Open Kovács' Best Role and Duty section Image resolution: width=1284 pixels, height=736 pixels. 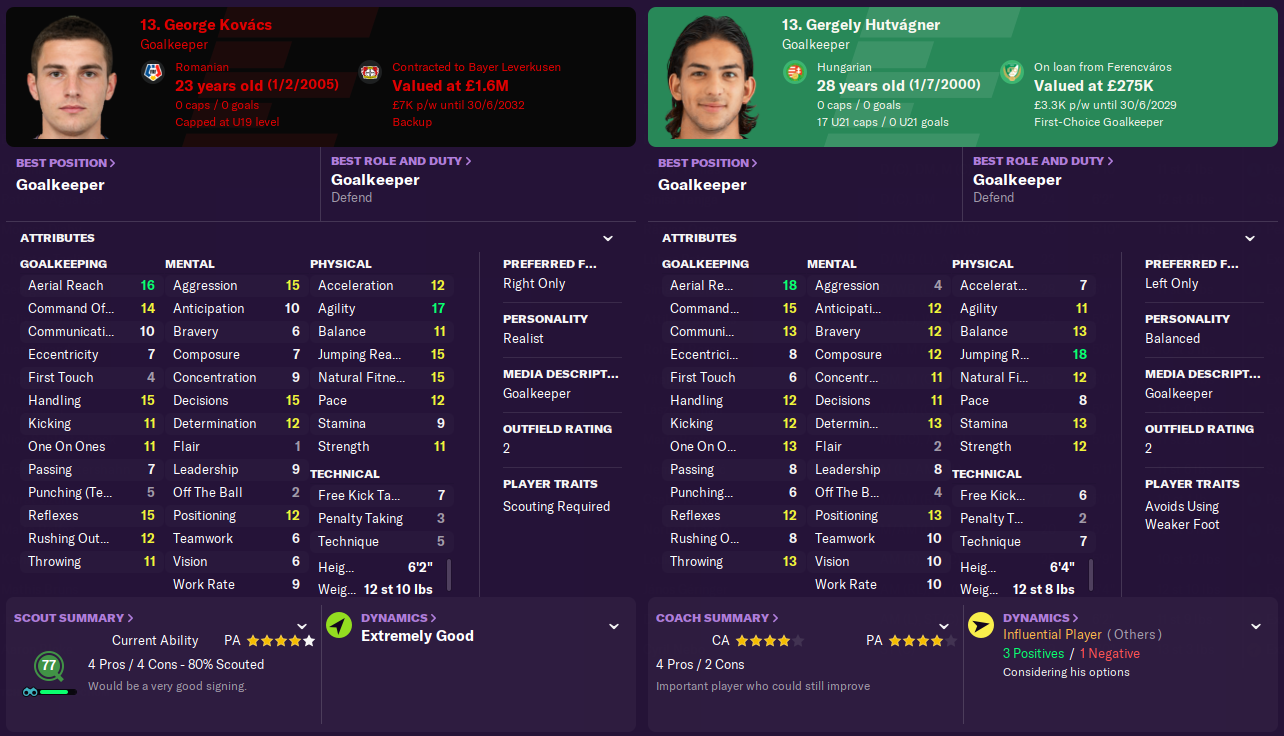401,161
